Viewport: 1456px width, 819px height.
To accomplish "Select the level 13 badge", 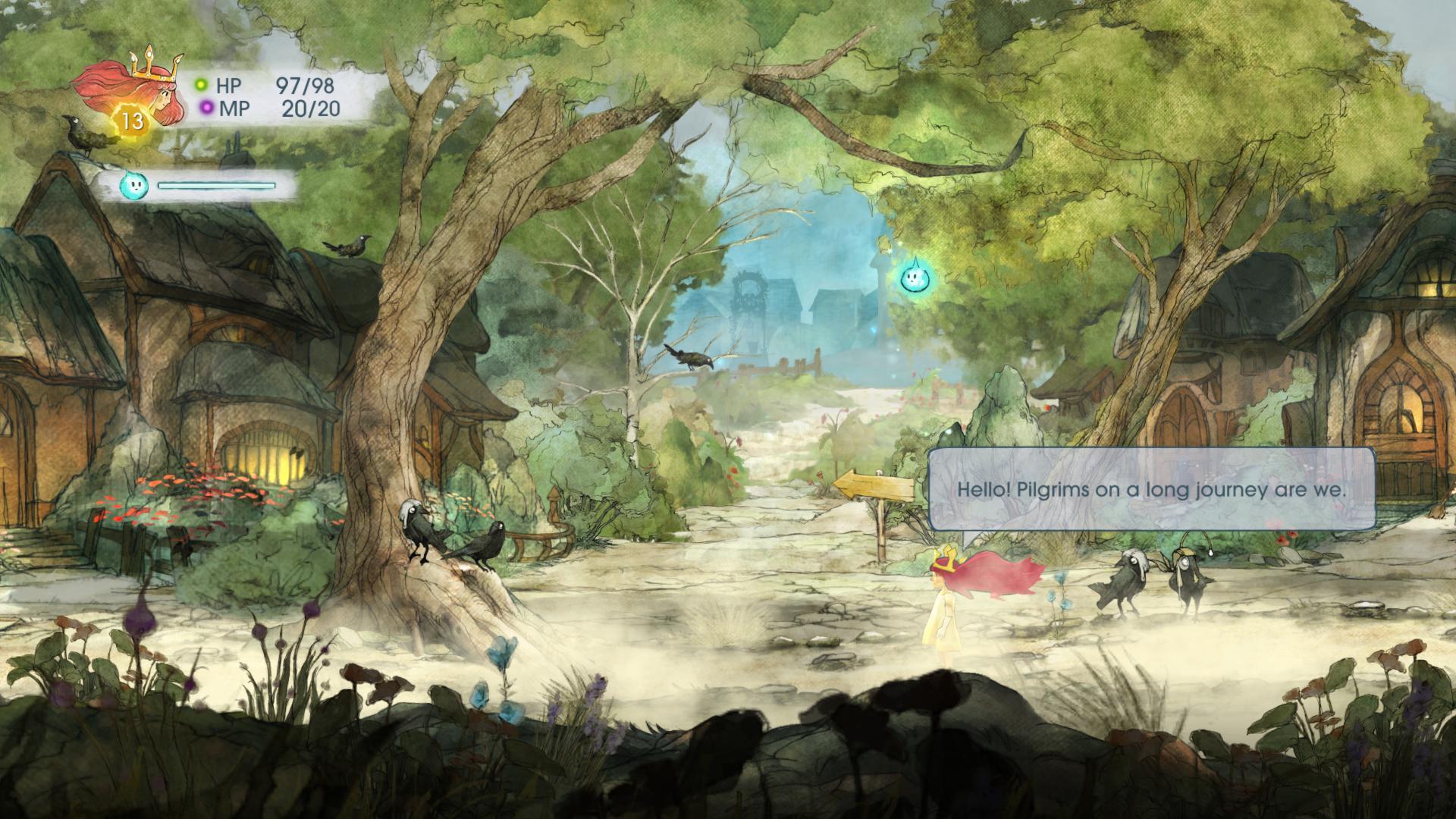I will tap(133, 121).
